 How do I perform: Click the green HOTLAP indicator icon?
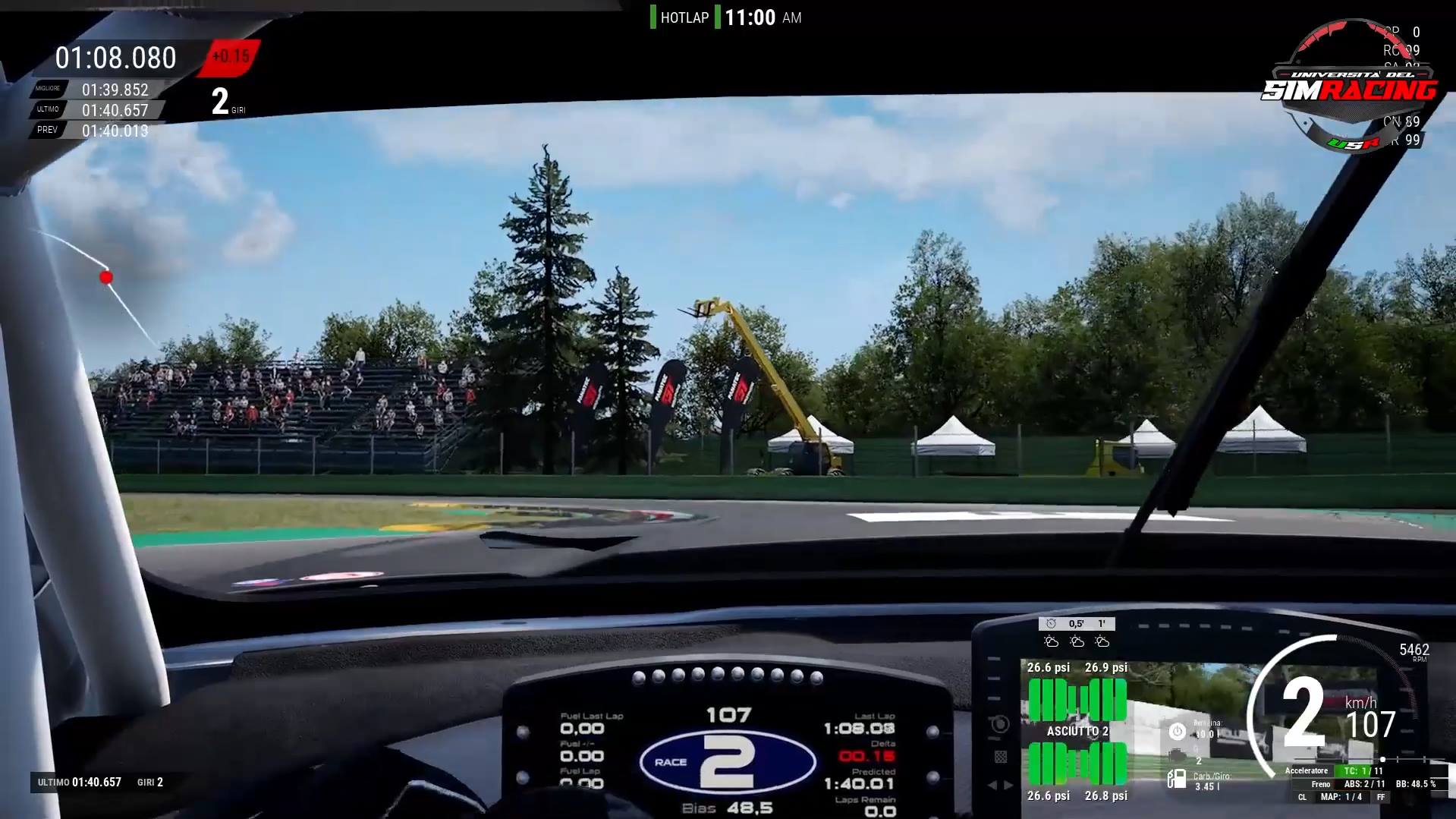[653, 17]
